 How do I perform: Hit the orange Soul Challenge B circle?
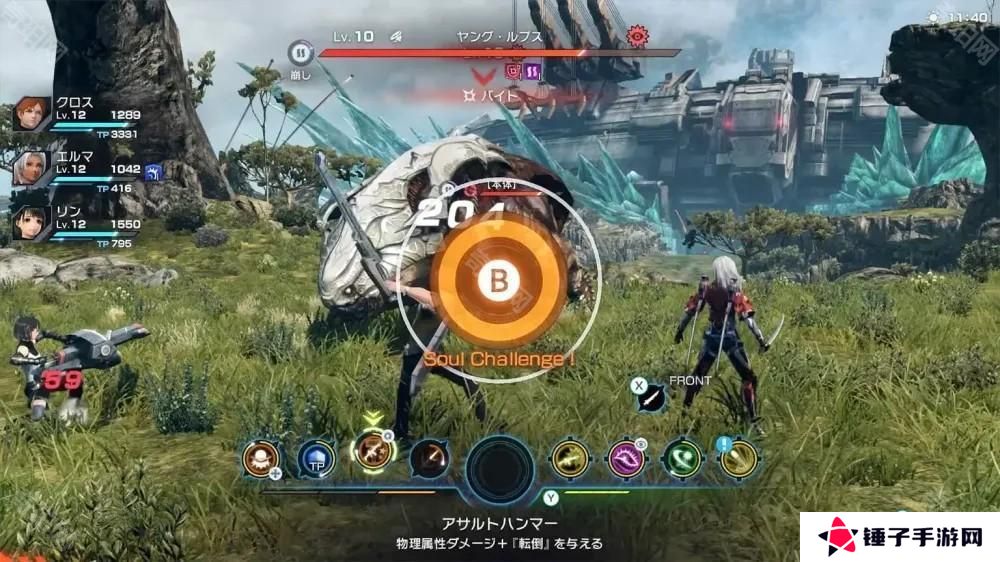tap(494, 282)
